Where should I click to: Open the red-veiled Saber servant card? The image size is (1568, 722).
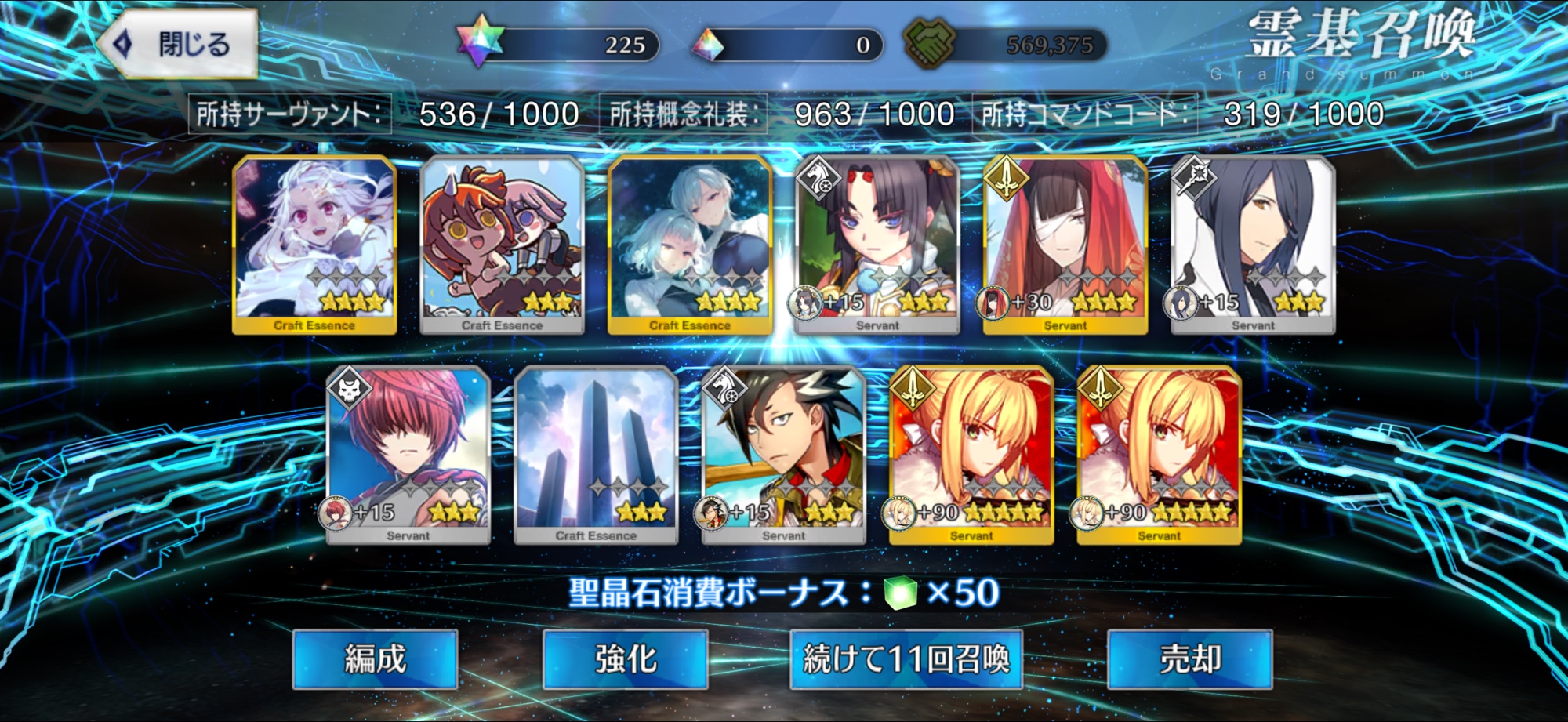tap(1065, 245)
